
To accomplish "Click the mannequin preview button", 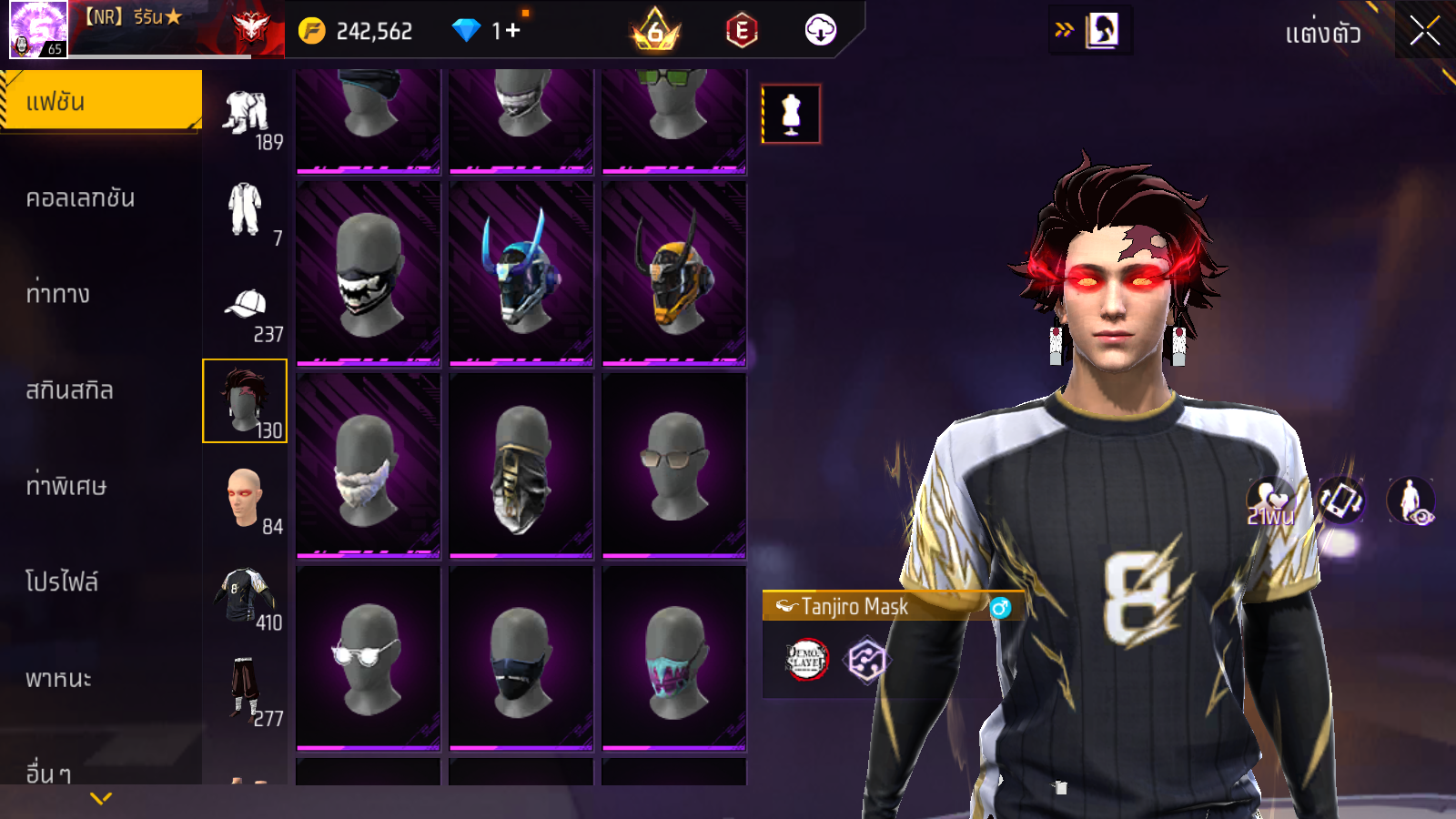I will pos(791,115).
